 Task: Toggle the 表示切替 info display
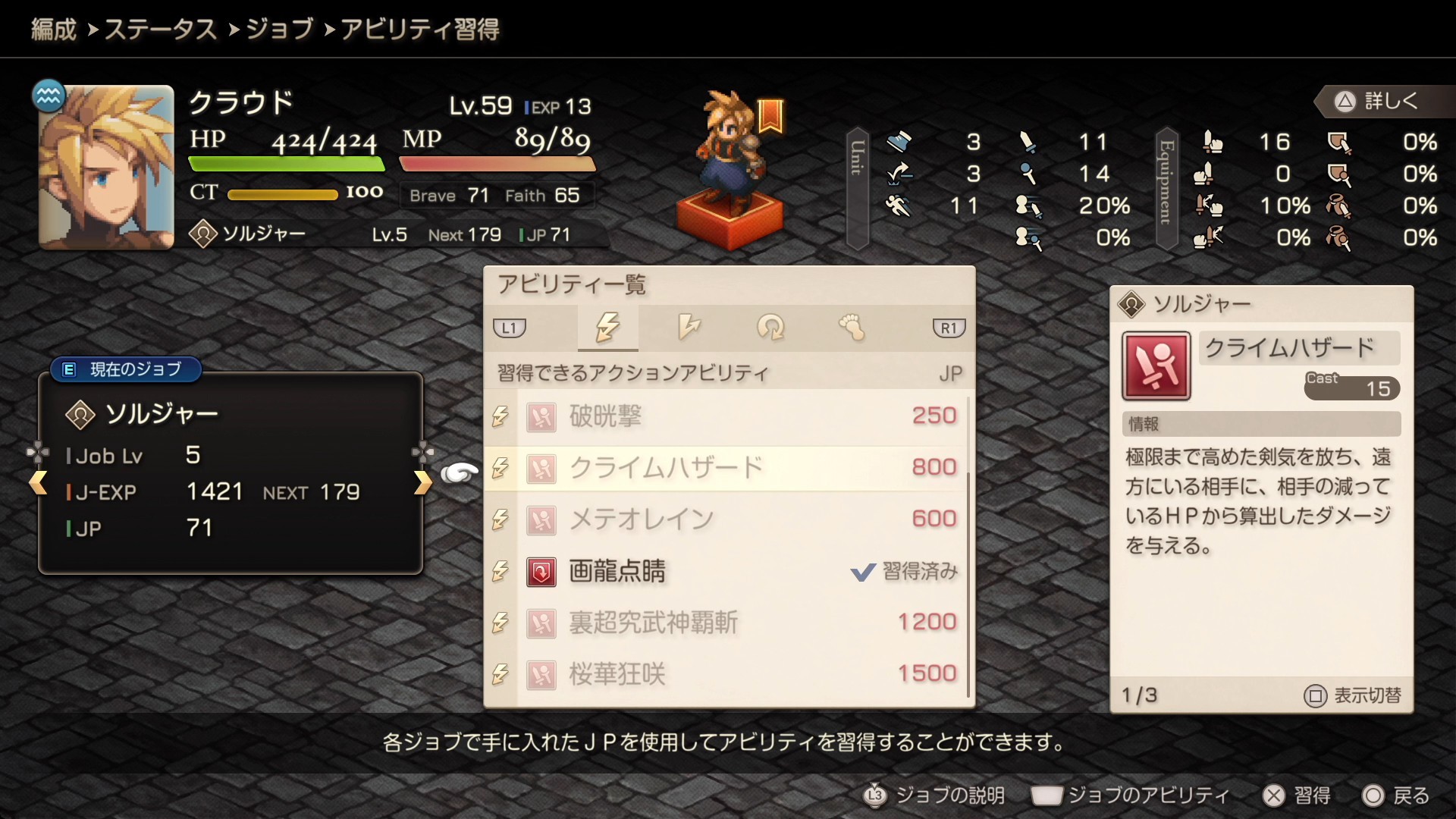tap(1352, 695)
